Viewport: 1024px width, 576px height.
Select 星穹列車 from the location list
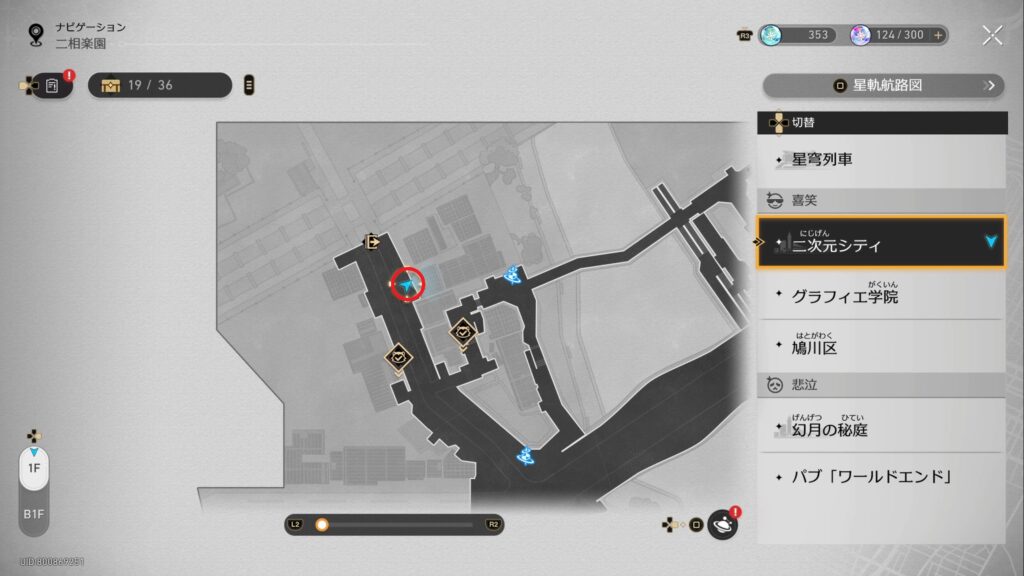(x=880, y=159)
